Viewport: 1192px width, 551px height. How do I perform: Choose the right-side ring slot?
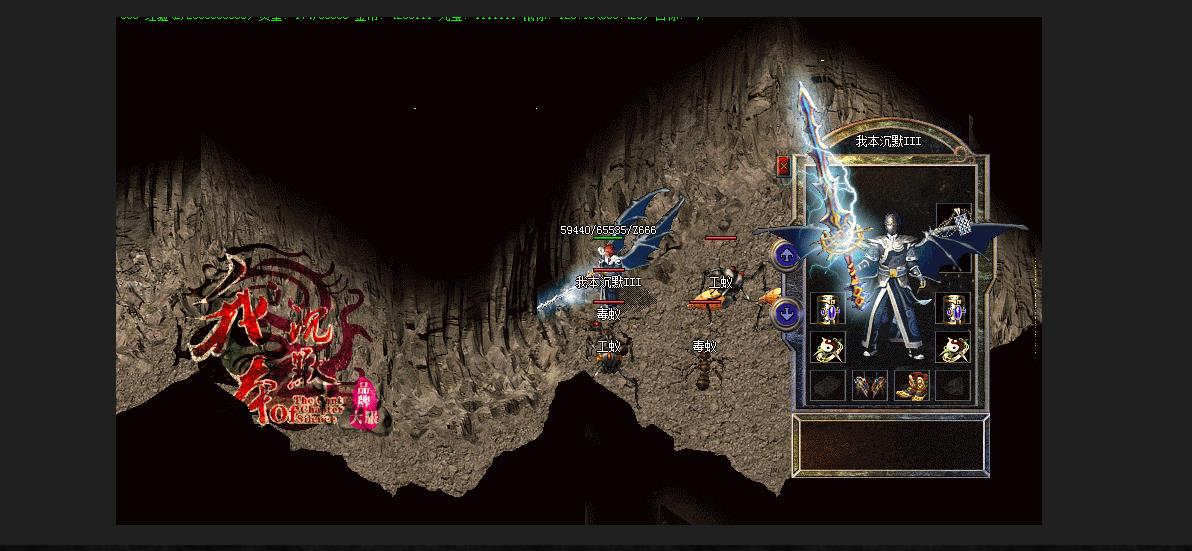pyautogui.click(x=953, y=347)
